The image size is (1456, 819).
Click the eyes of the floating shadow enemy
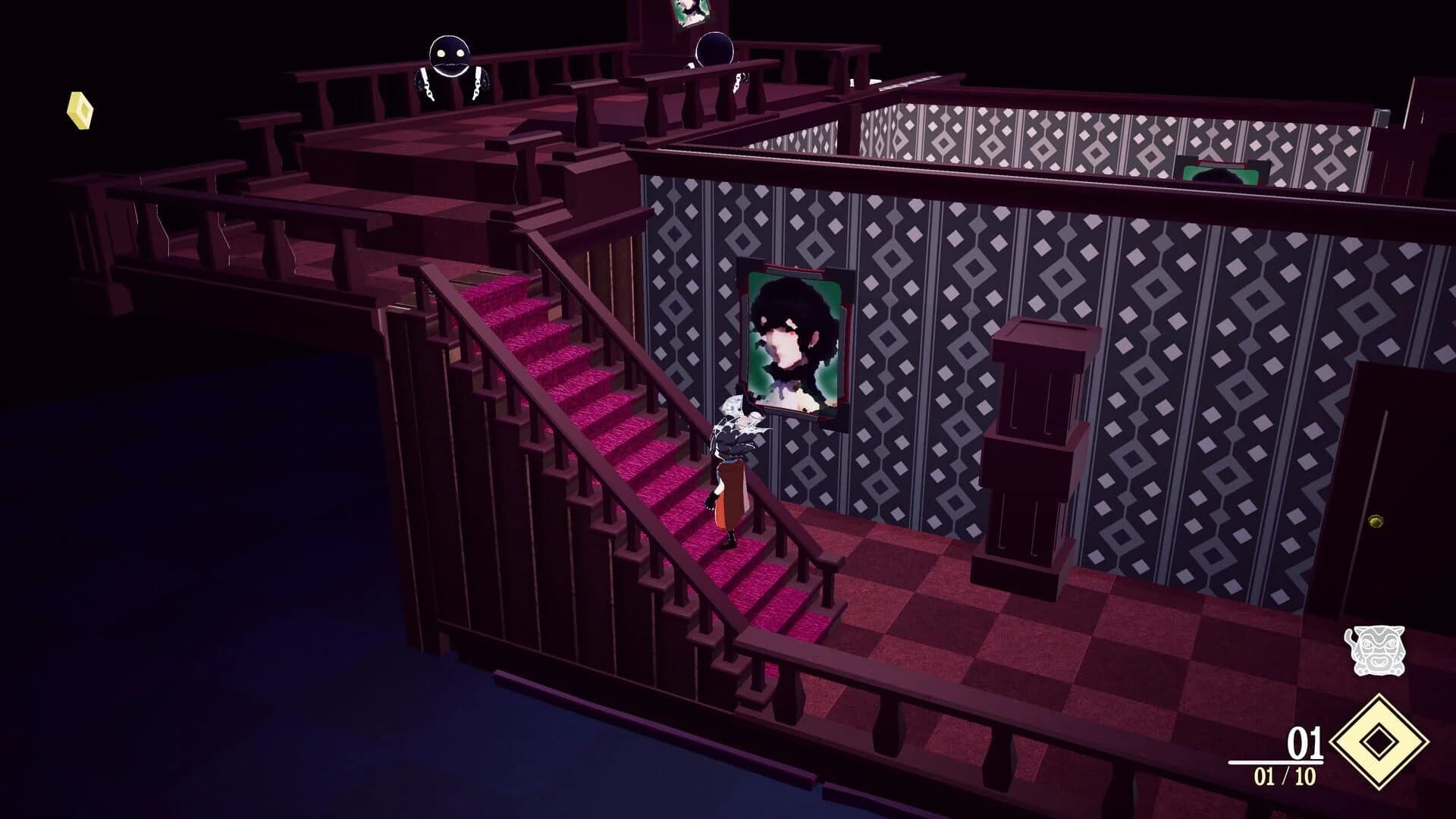(450, 53)
